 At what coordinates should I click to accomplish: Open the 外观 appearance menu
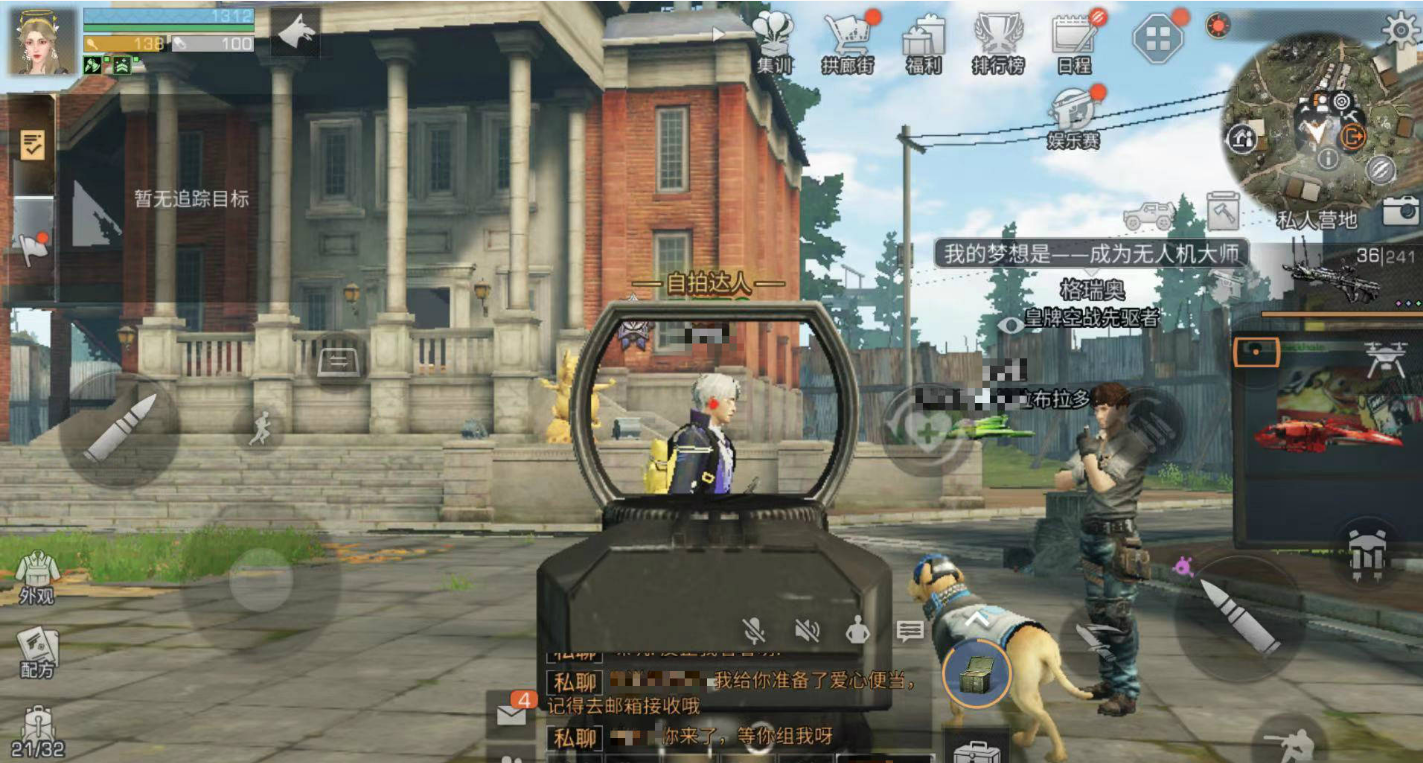click(x=37, y=577)
